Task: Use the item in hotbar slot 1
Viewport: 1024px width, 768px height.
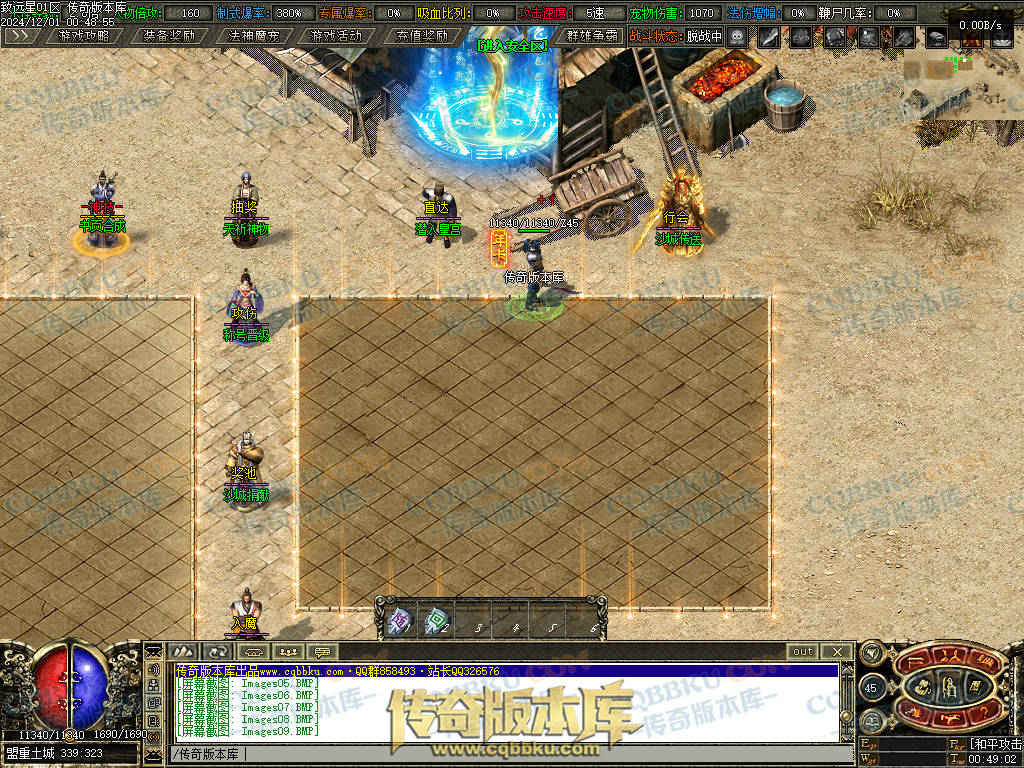Action: click(x=400, y=622)
